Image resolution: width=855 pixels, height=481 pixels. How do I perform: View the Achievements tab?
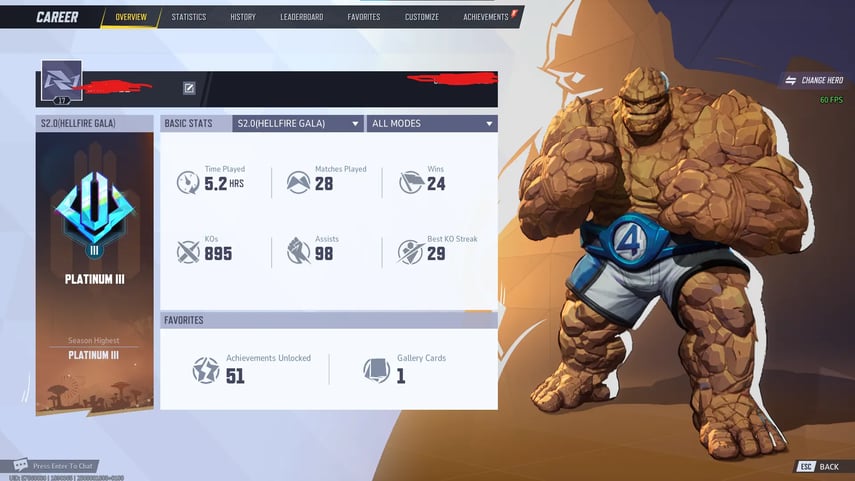tap(487, 17)
